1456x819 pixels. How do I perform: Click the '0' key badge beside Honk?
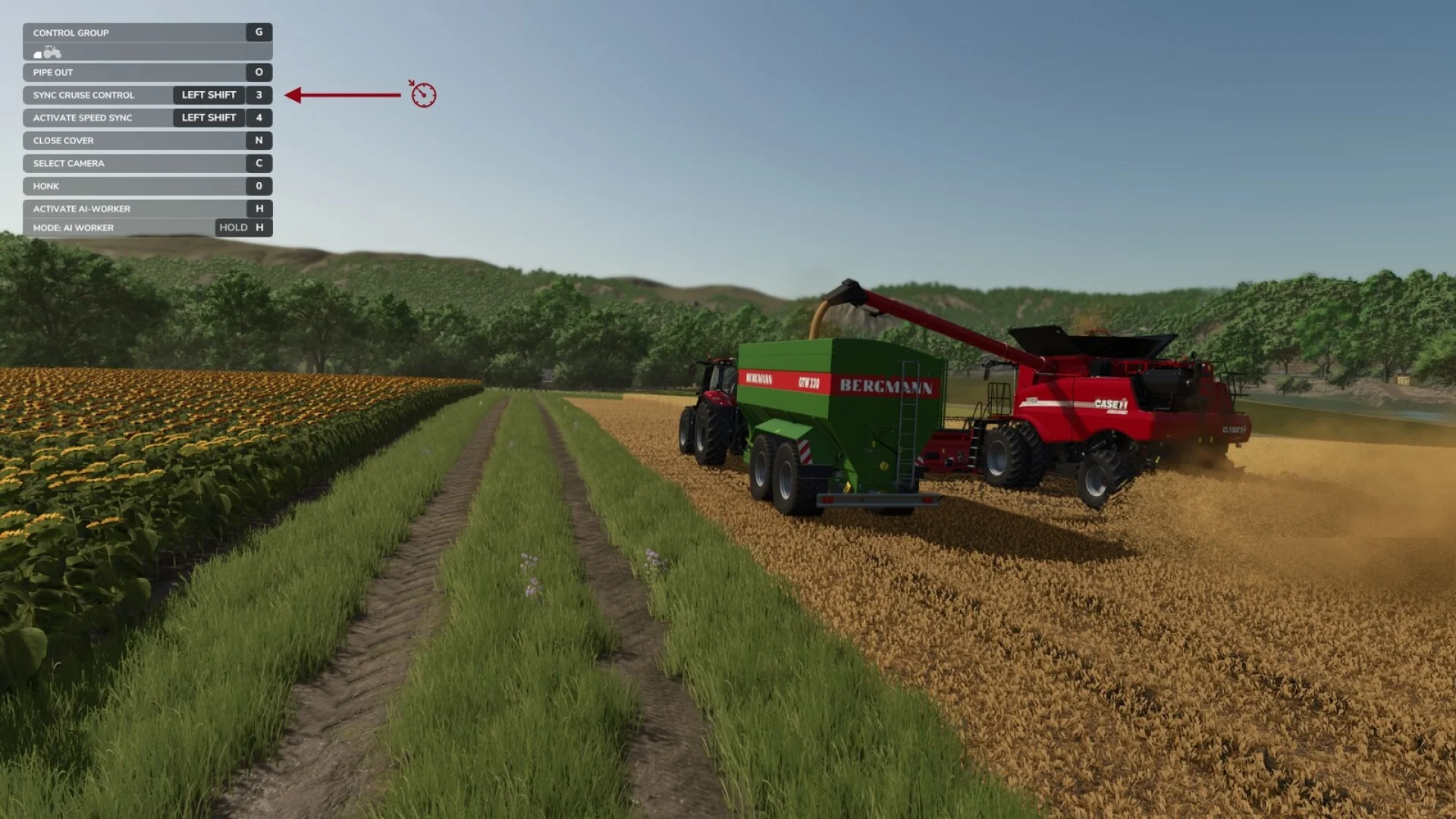(x=259, y=186)
